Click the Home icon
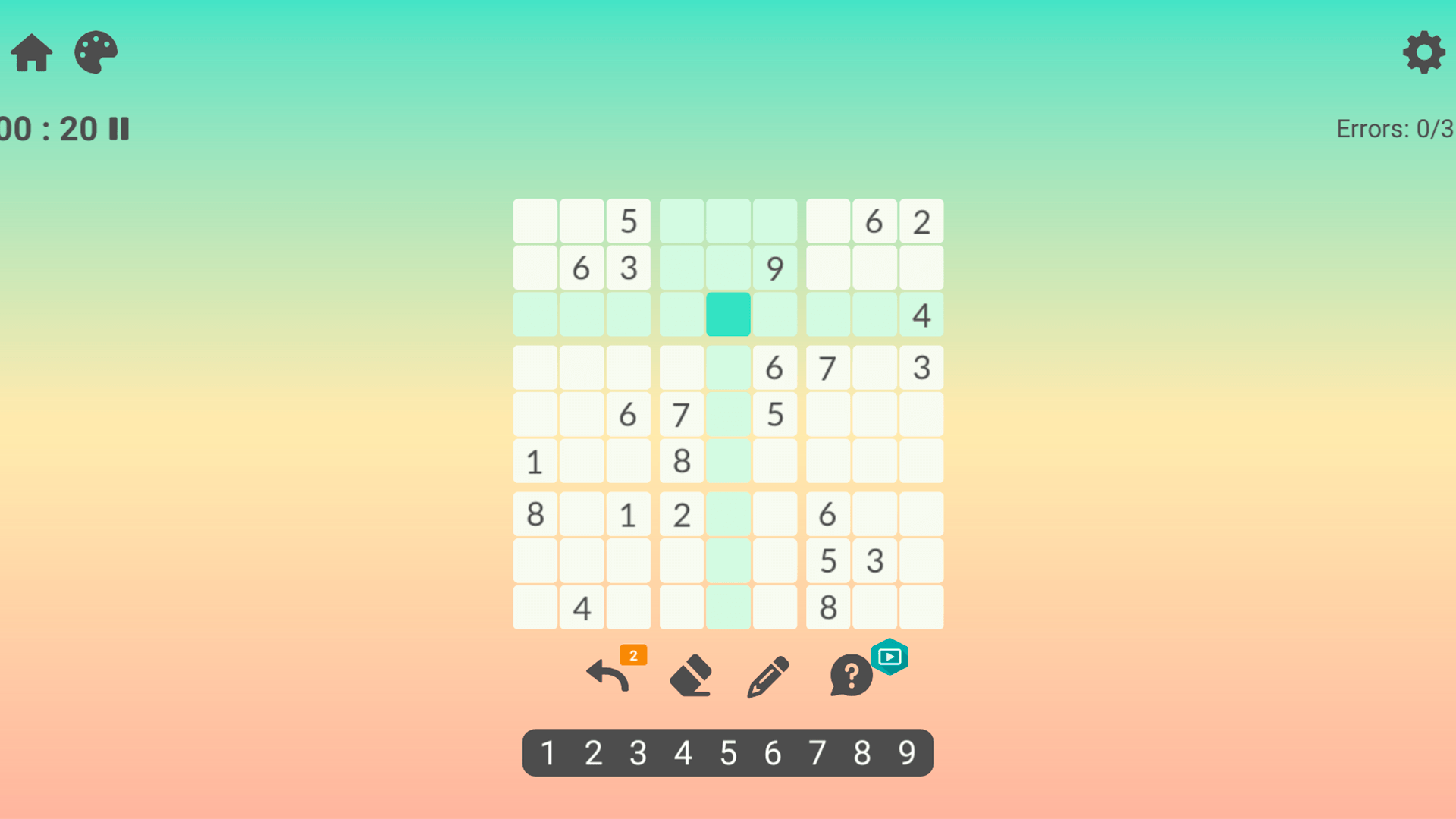 tap(31, 52)
